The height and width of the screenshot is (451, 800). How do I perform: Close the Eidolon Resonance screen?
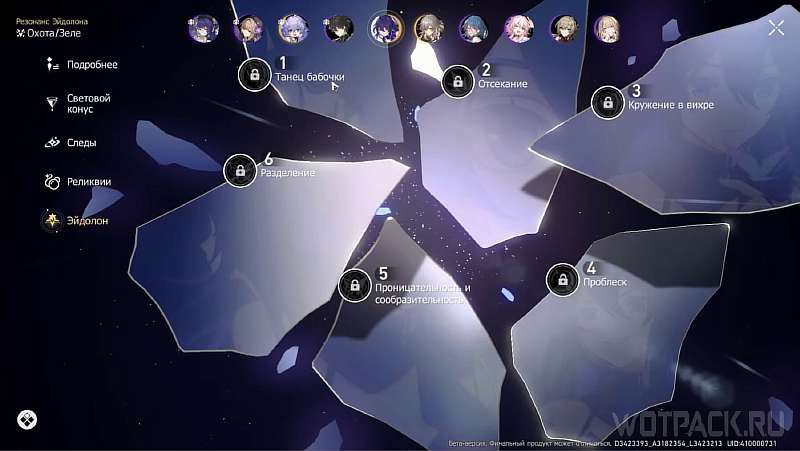[x=776, y=28]
